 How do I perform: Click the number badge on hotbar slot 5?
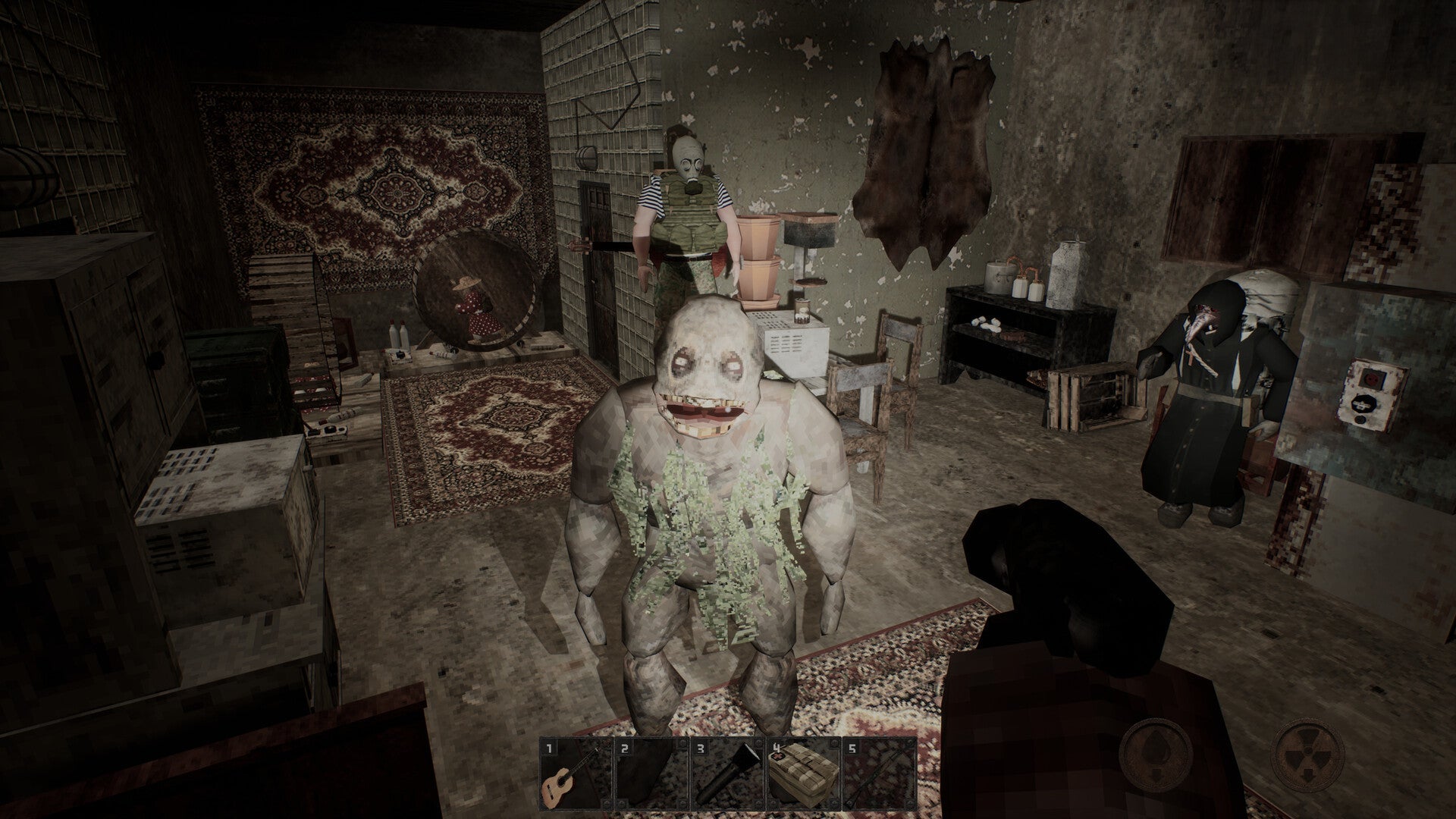(852, 748)
